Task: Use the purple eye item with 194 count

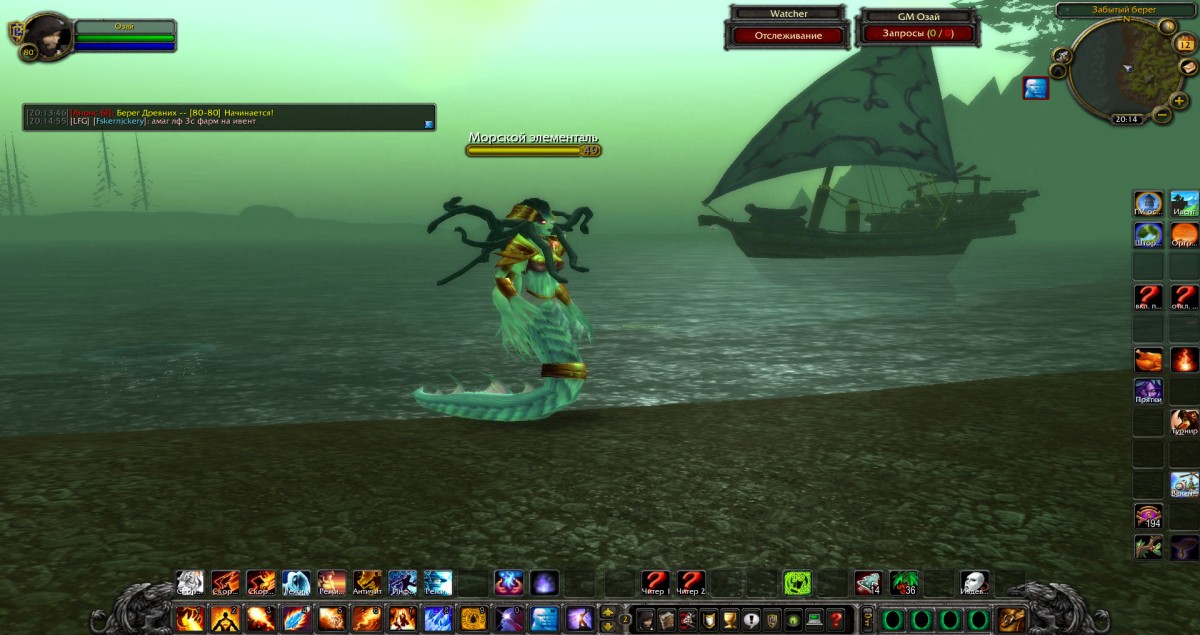Action: point(1148,516)
